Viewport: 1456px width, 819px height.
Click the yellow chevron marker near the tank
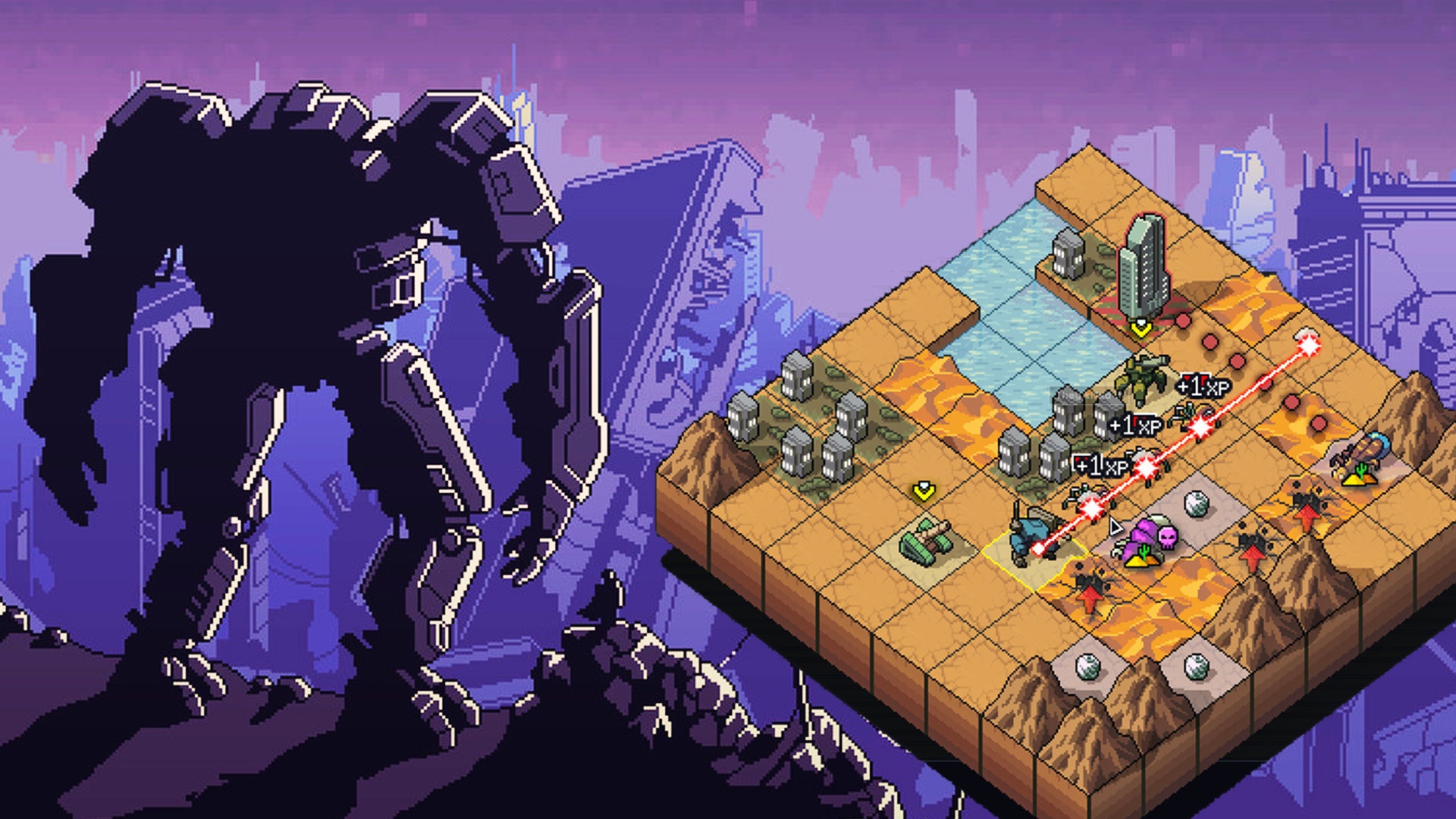(923, 491)
